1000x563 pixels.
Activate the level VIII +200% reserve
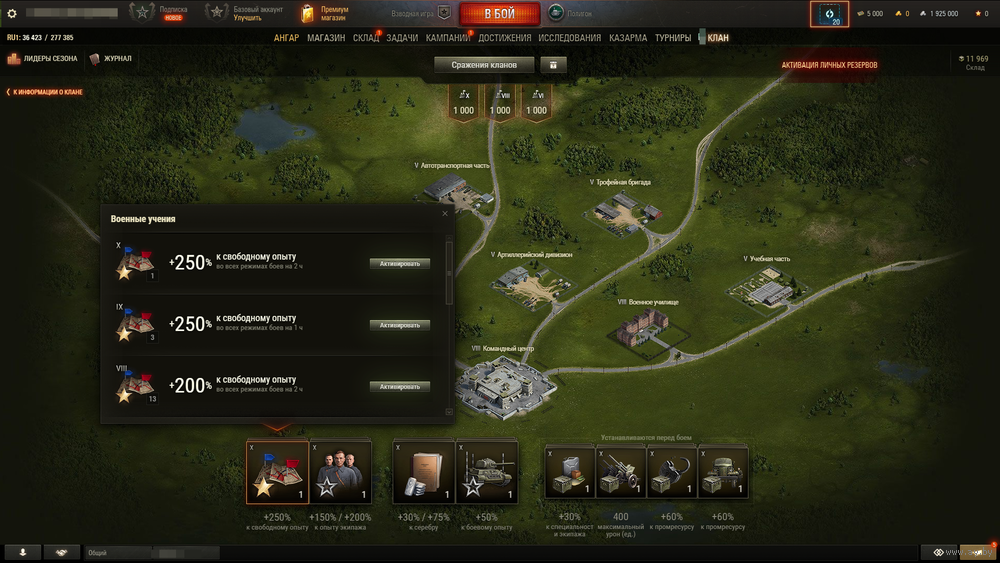point(400,386)
